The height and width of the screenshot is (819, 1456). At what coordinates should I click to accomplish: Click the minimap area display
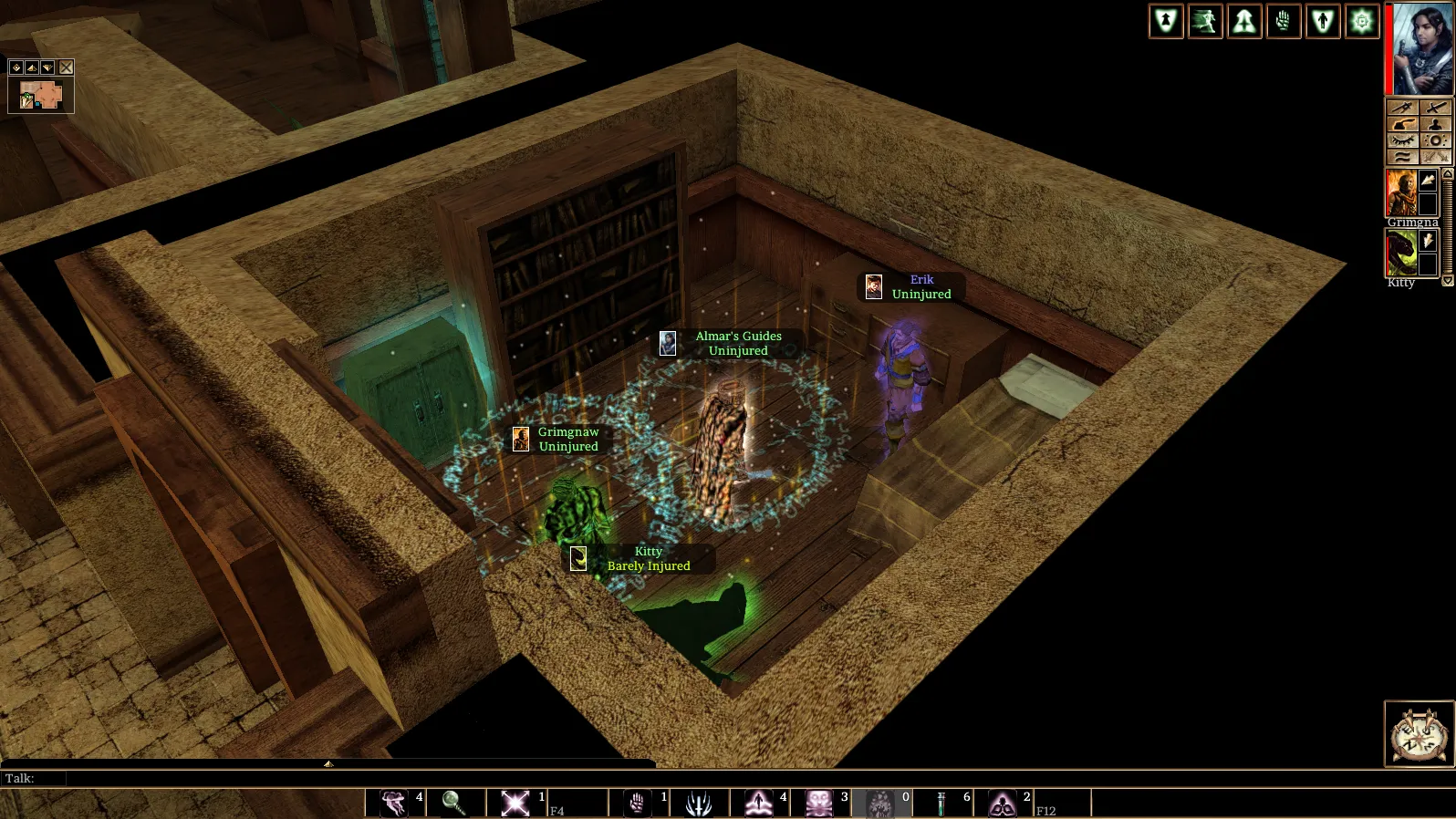click(x=40, y=96)
